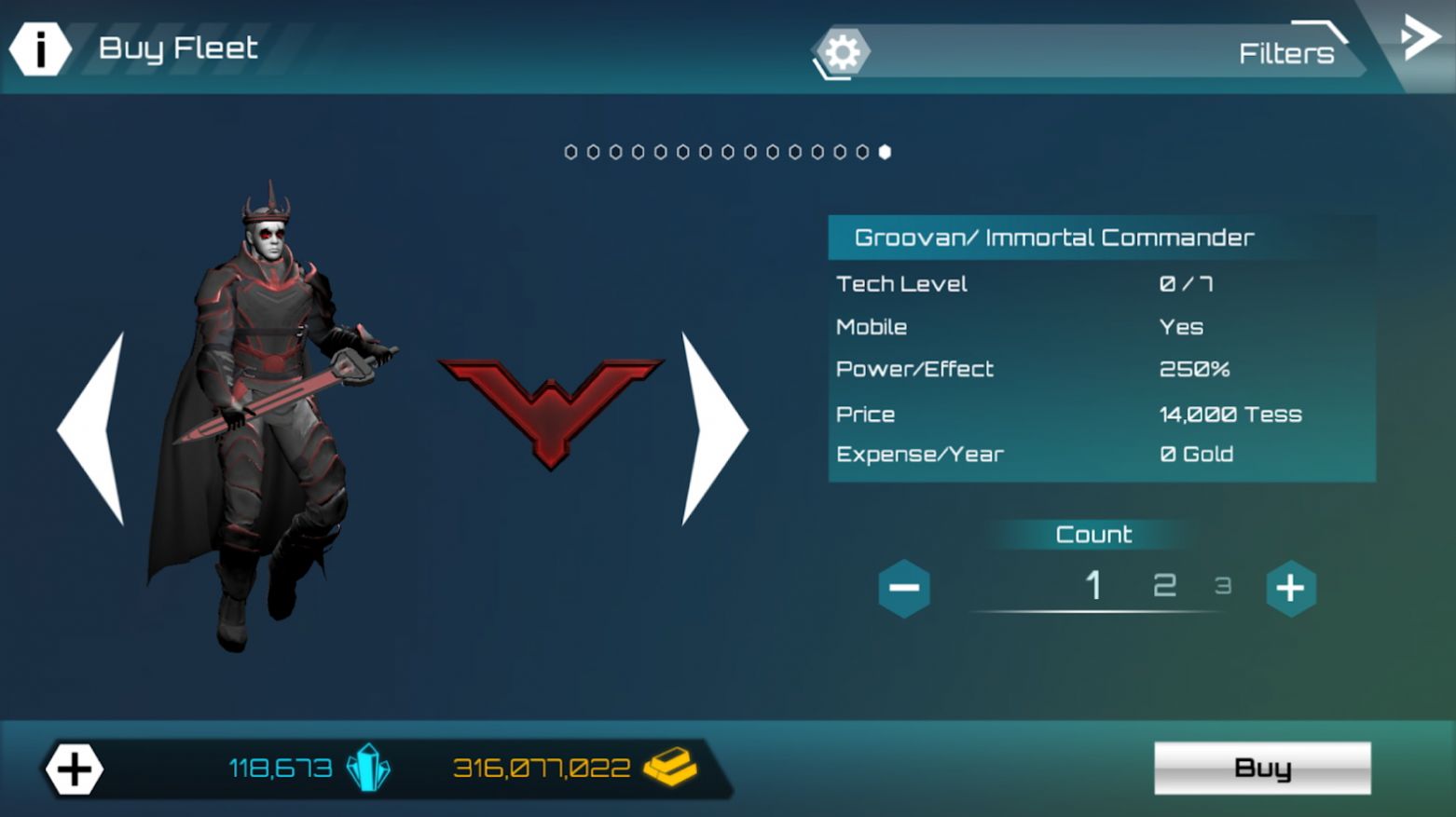The height and width of the screenshot is (817, 1456).
Task: Add more currency with the plus hexagon
Action: click(x=75, y=769)
